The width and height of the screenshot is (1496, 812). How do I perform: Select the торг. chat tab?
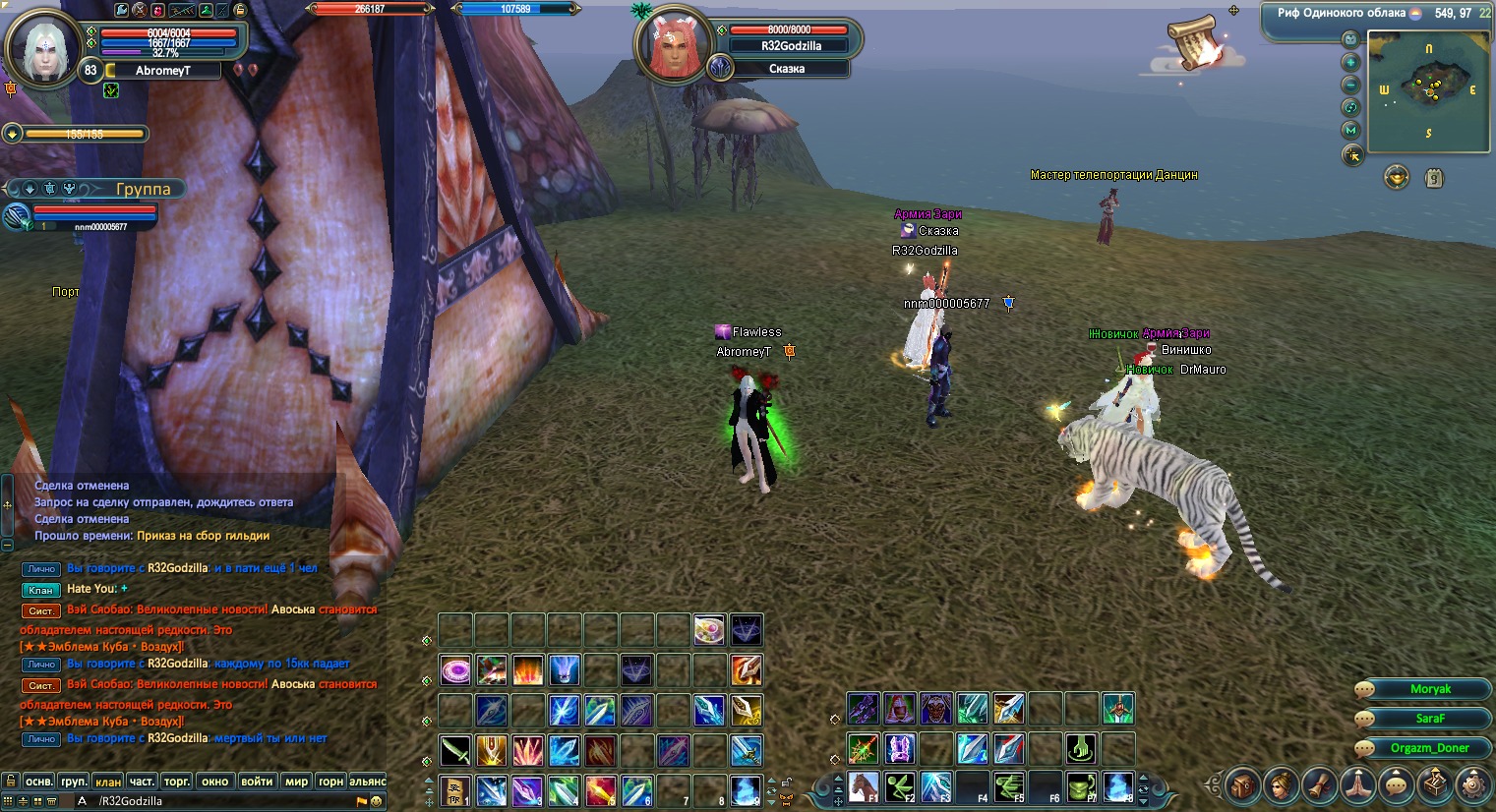click(177, 782)
